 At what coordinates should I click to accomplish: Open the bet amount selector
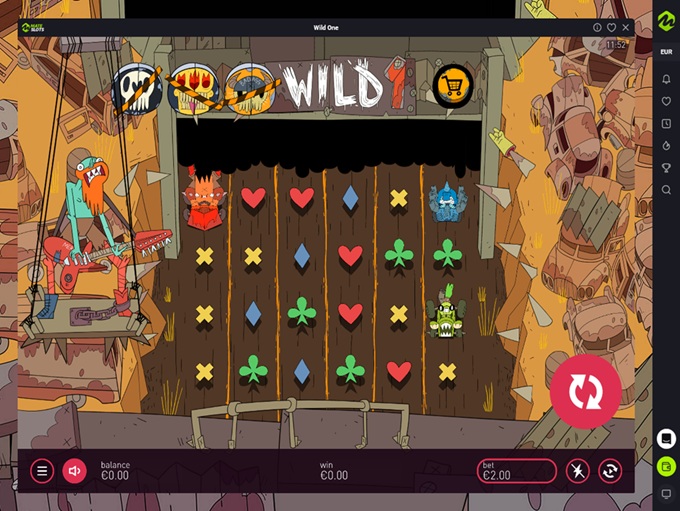pos(516,470)
